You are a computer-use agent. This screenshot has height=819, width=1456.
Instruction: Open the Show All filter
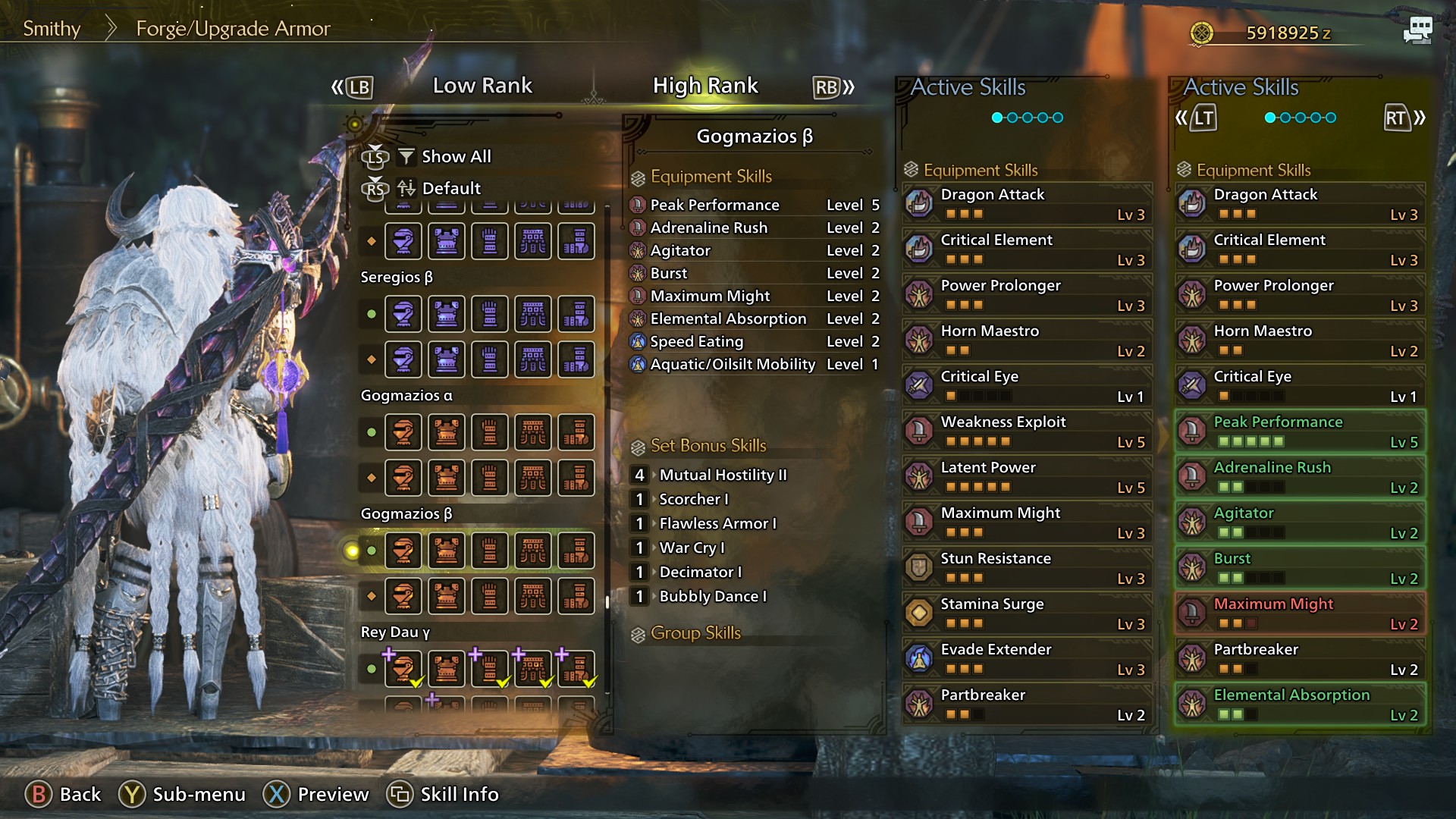pos(455,156)
